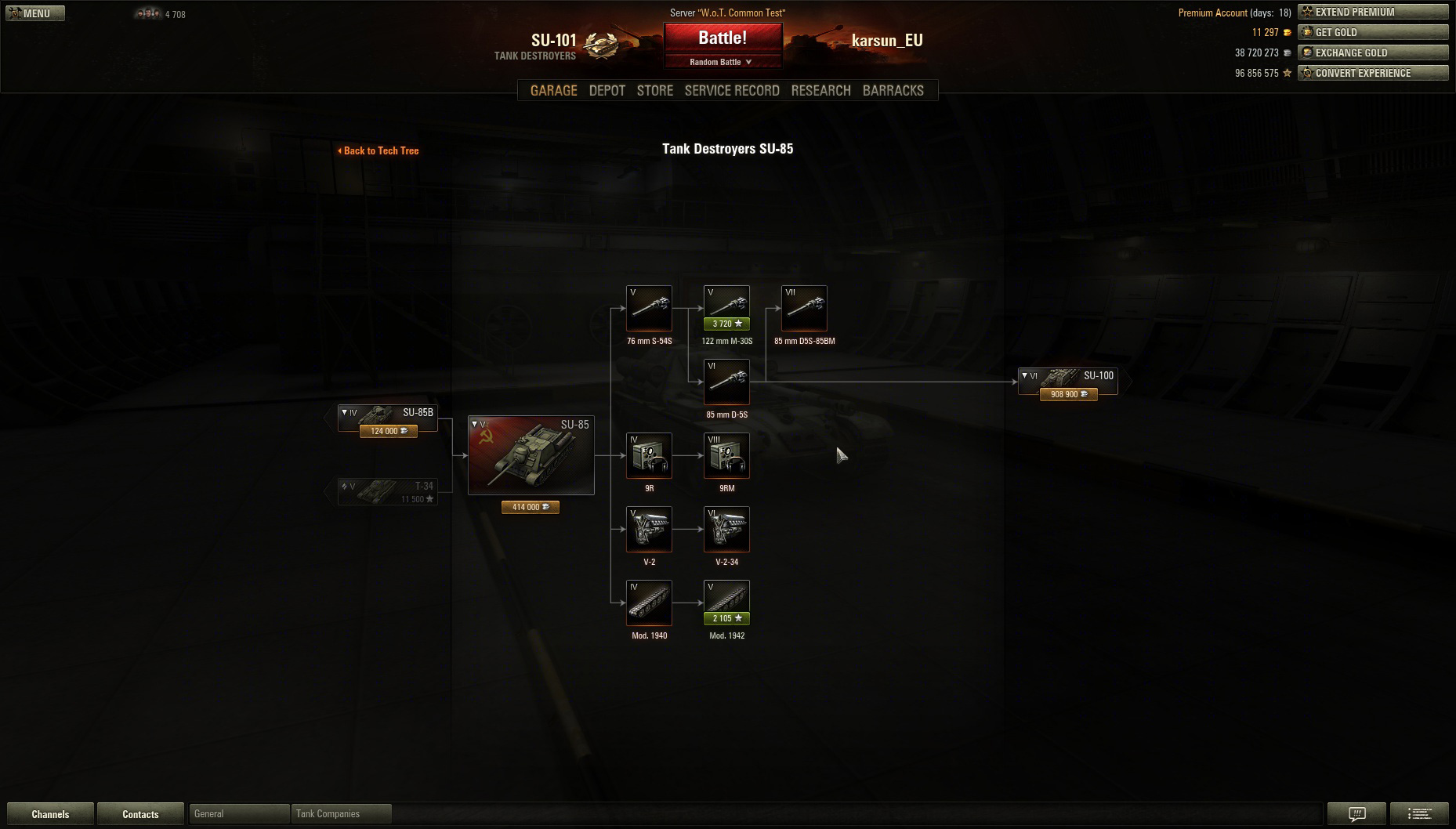Choose the Get Gold button

point(1372,32)
